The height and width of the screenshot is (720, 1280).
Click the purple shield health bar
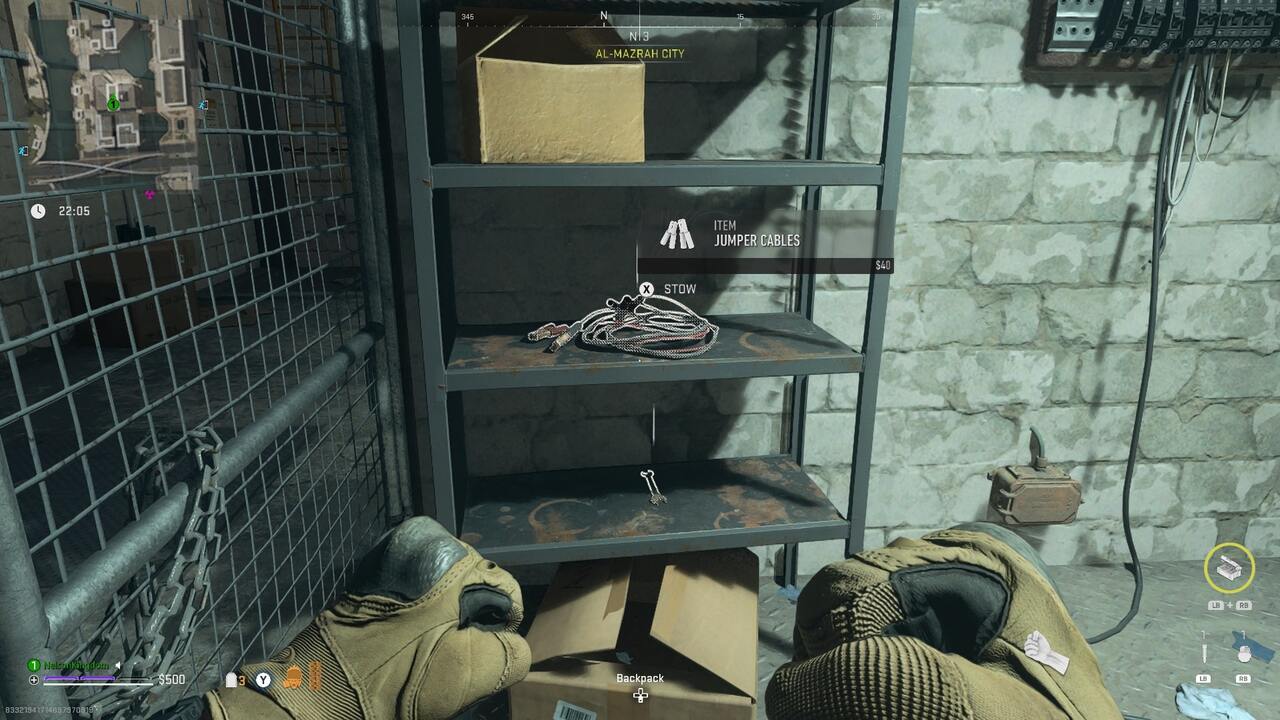pyautogui.click(x=82, y=678)
